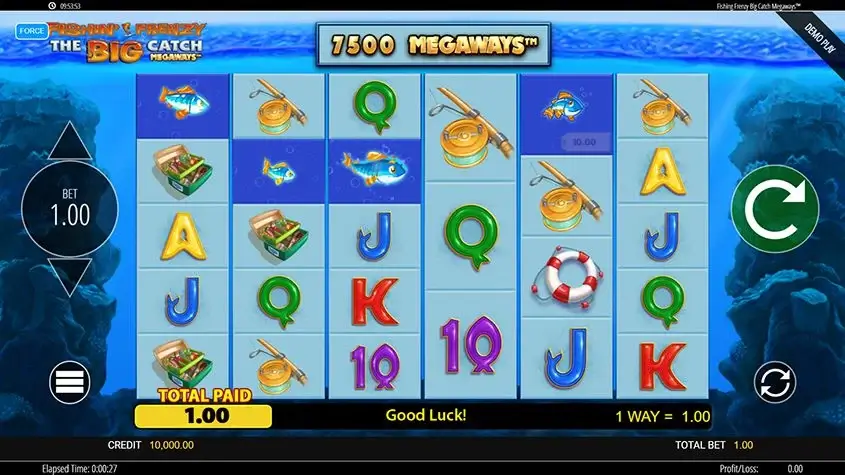Open the hamburger menu
Viewport: 845px width, 475px height.
70,381
